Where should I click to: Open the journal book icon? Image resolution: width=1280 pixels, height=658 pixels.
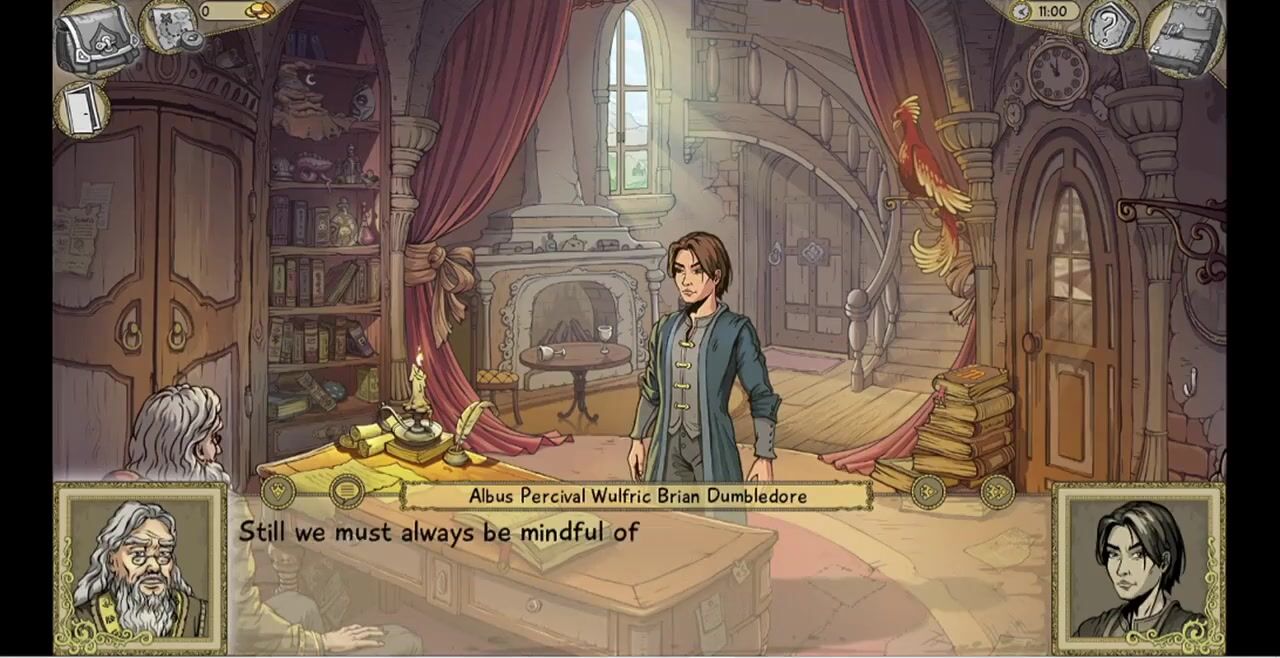(1184, 38)
